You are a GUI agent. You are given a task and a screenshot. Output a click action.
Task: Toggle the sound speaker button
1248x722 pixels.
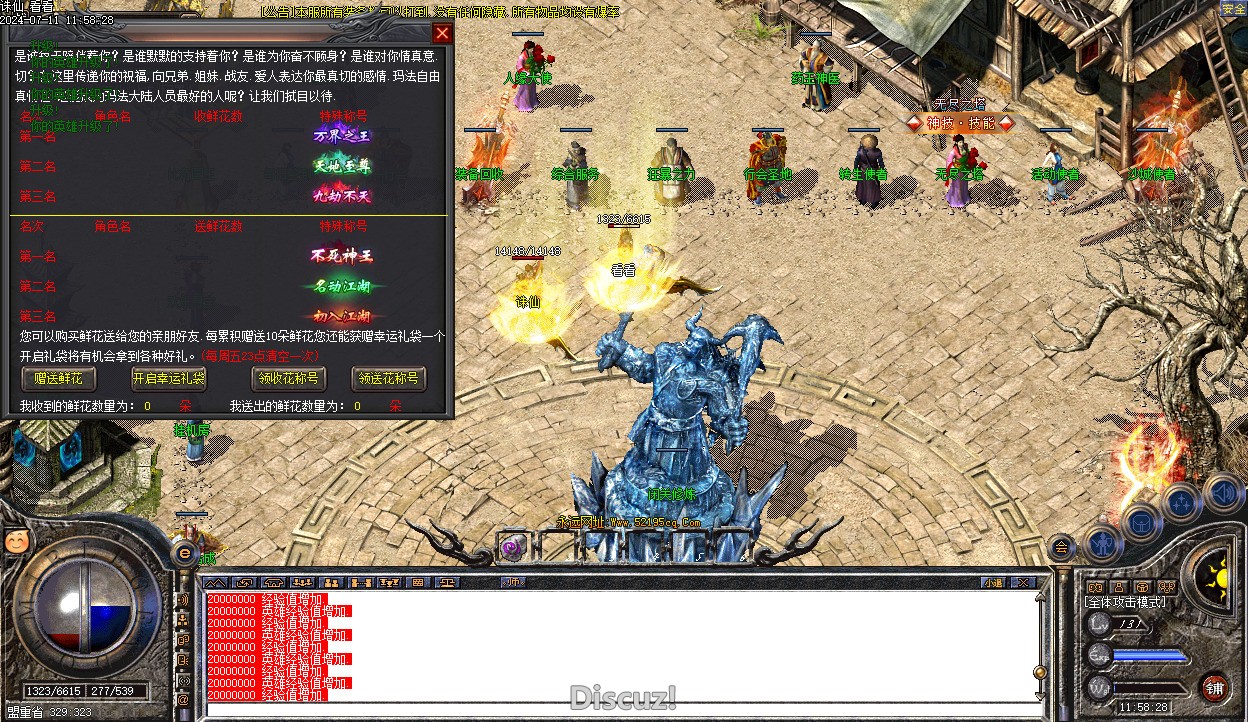pyautogui.click(x=1222, y=491)
